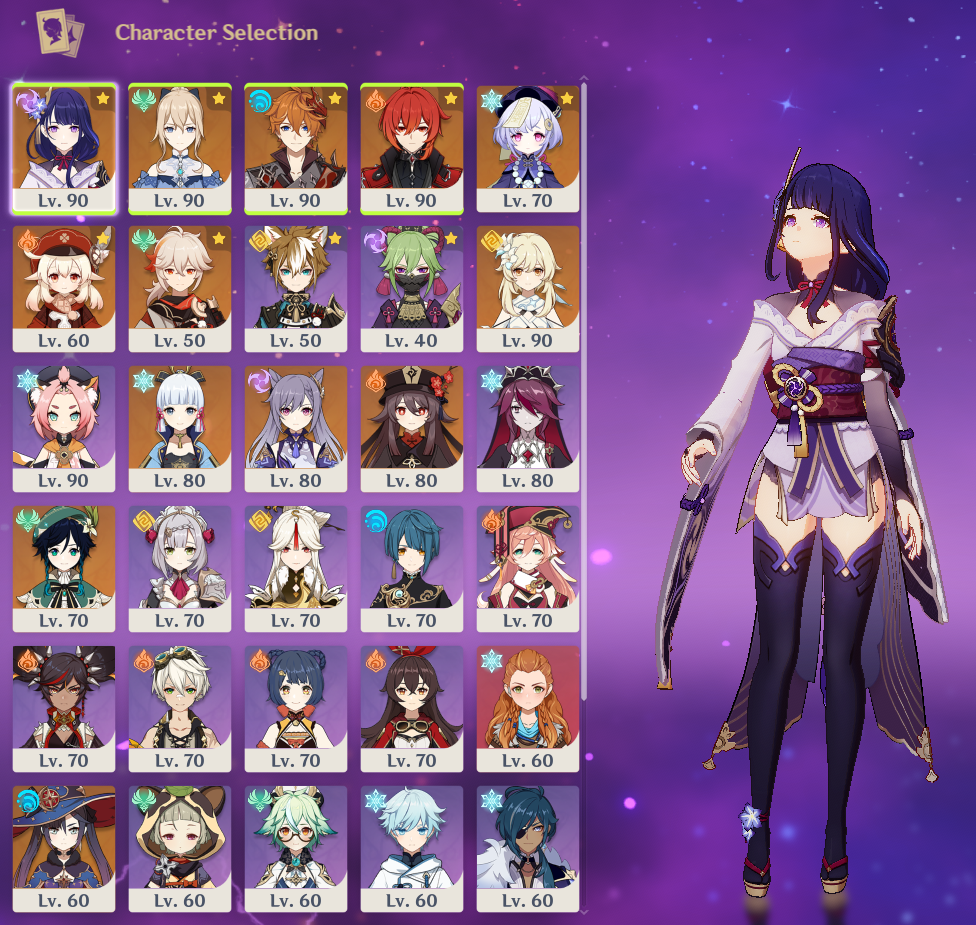The image size is (976, 925).
Task: Select Mona in the large witch hat
Action: (x=64, y=848)
